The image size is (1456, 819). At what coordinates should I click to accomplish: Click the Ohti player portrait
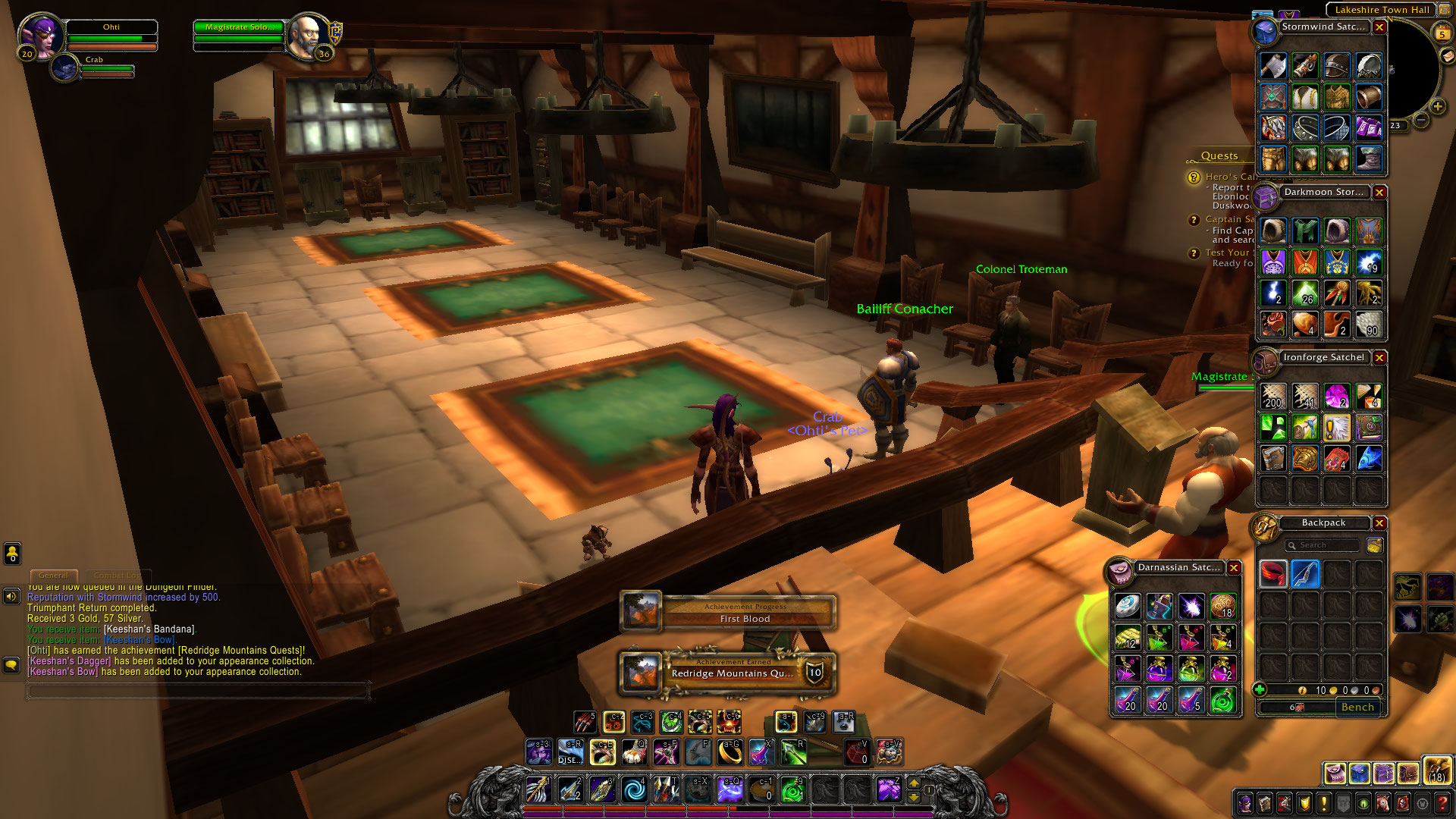(40, 35)
